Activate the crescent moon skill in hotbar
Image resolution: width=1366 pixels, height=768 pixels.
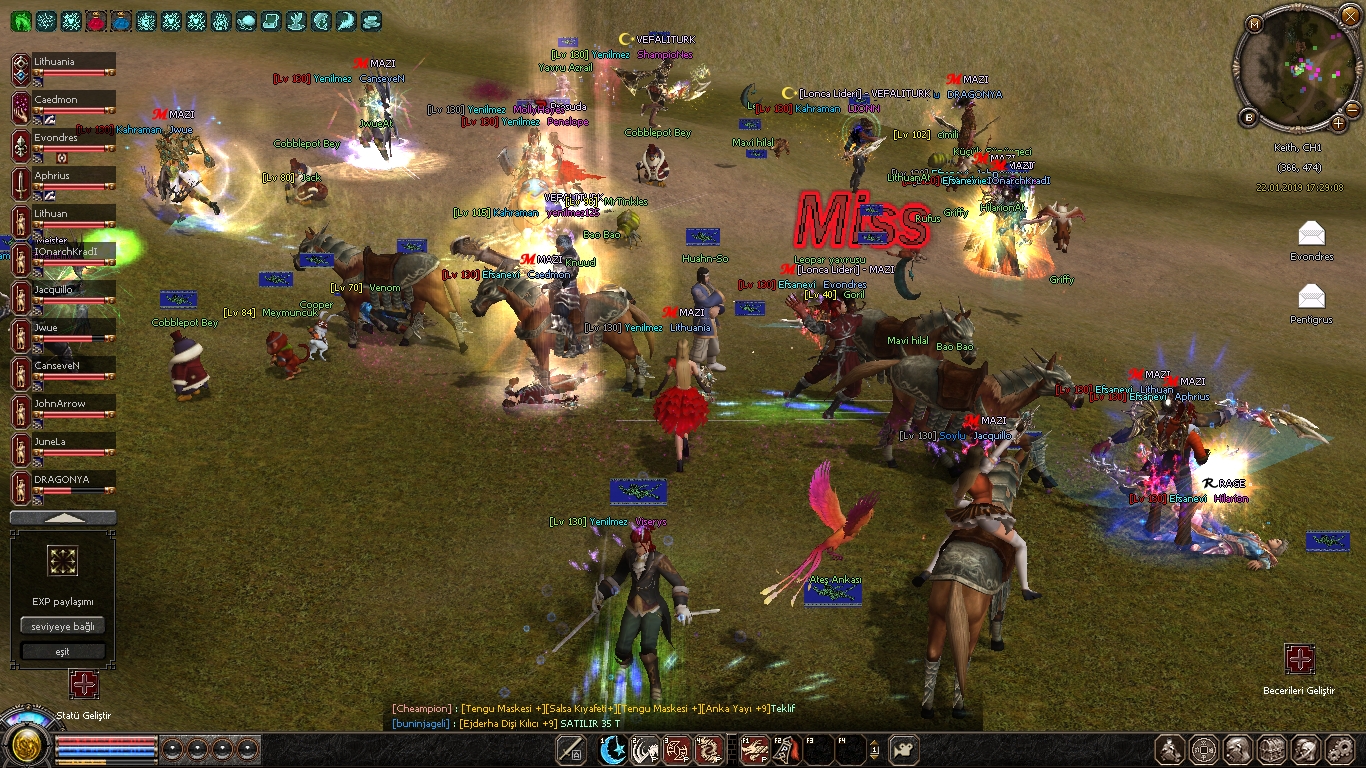pyautogui.click(x=612, y=749)
